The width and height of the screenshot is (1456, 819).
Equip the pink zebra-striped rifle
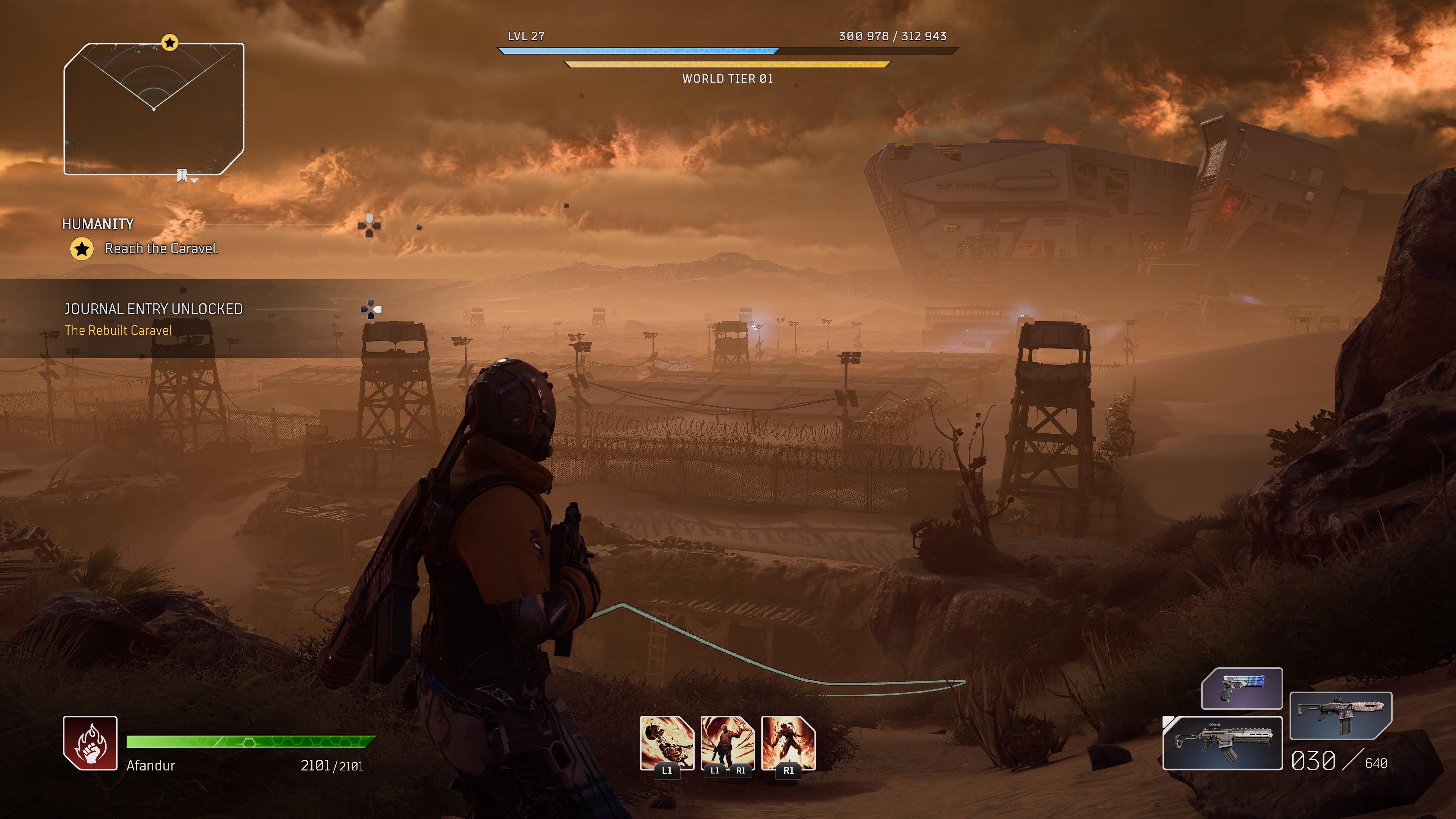1340,715
